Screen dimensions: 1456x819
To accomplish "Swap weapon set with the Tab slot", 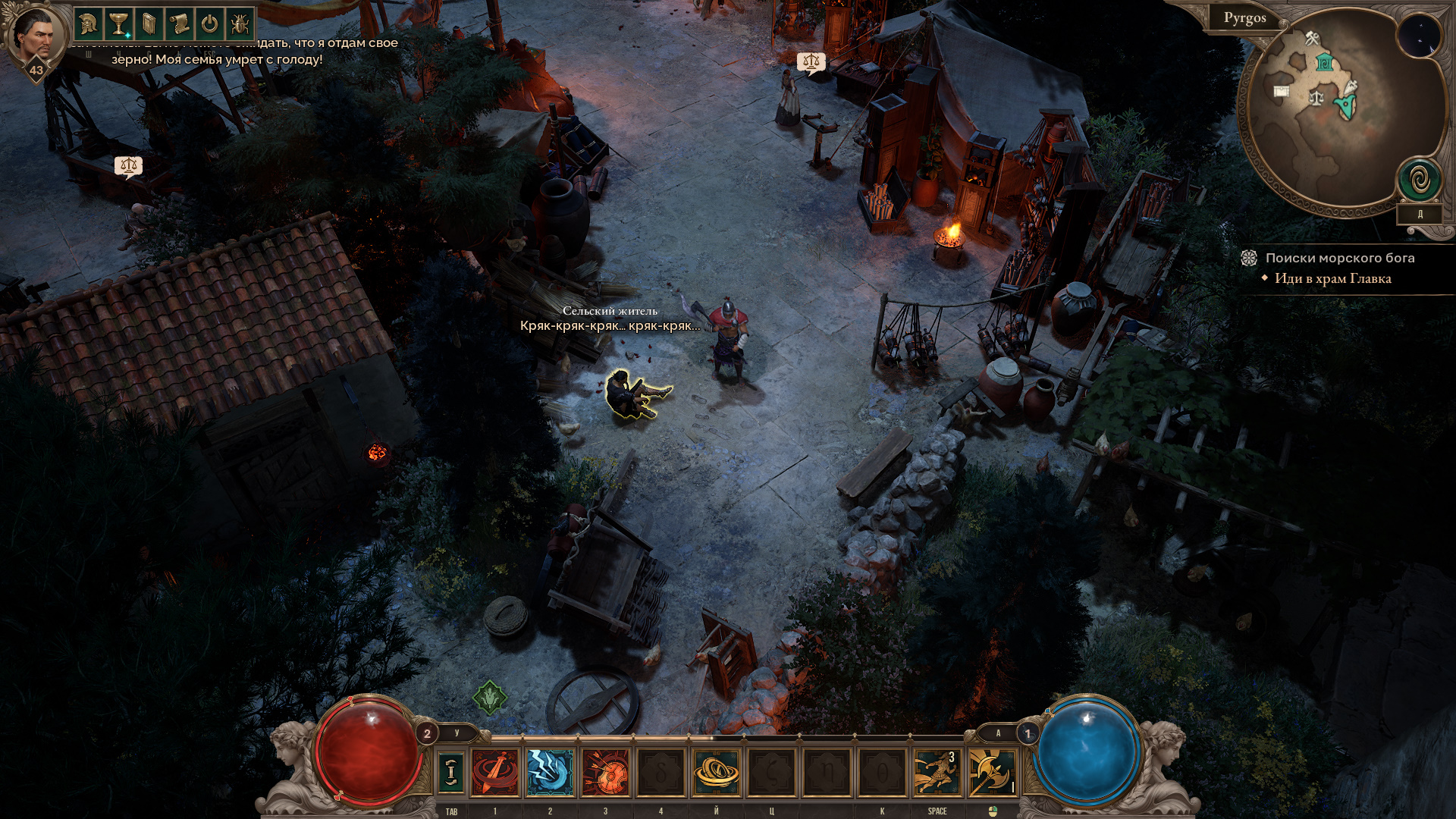I will (x=451, y=773).
